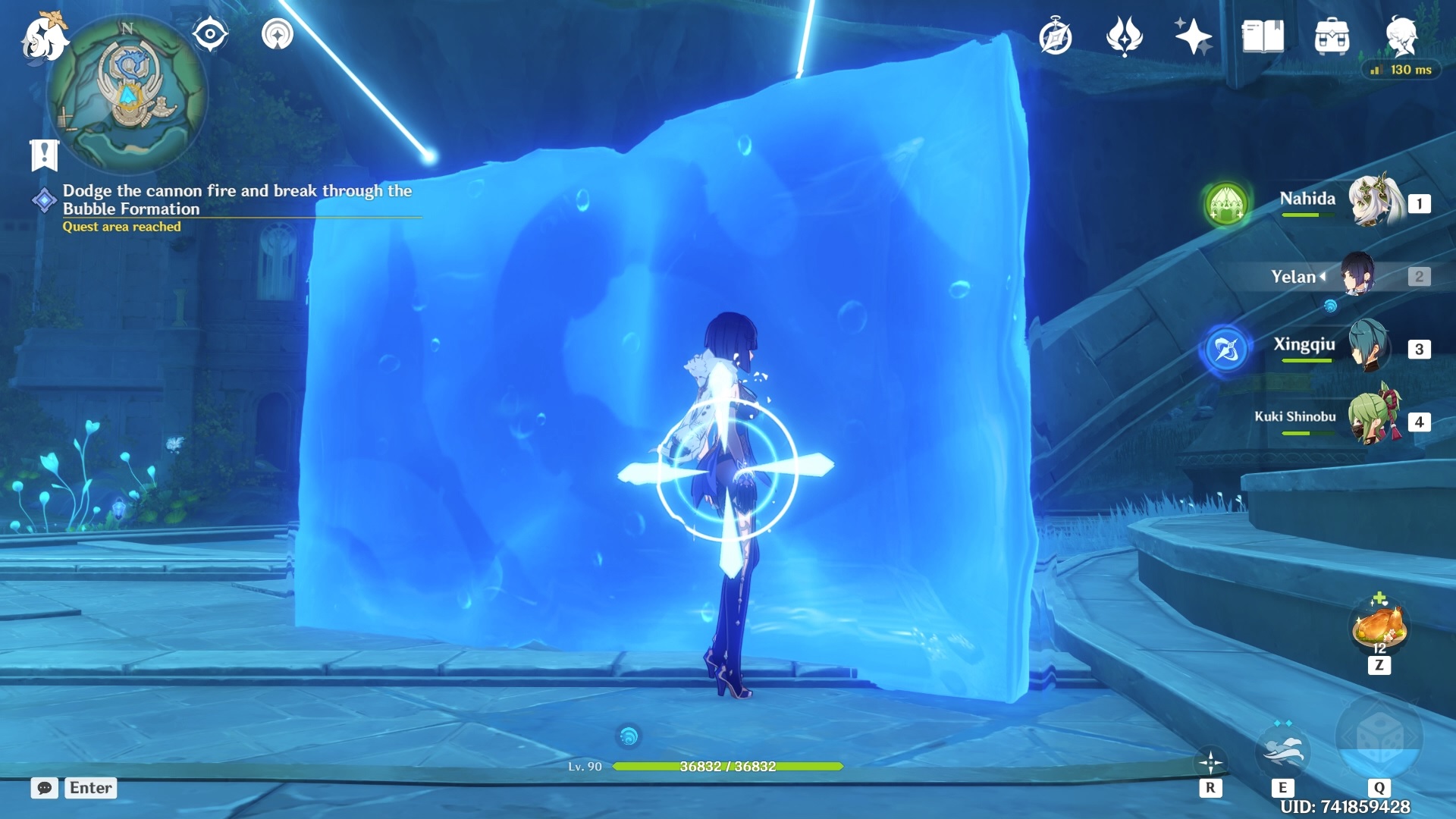Open the quest log exclamation banner
Screen dimensions: 1456x819
(44, 155)
